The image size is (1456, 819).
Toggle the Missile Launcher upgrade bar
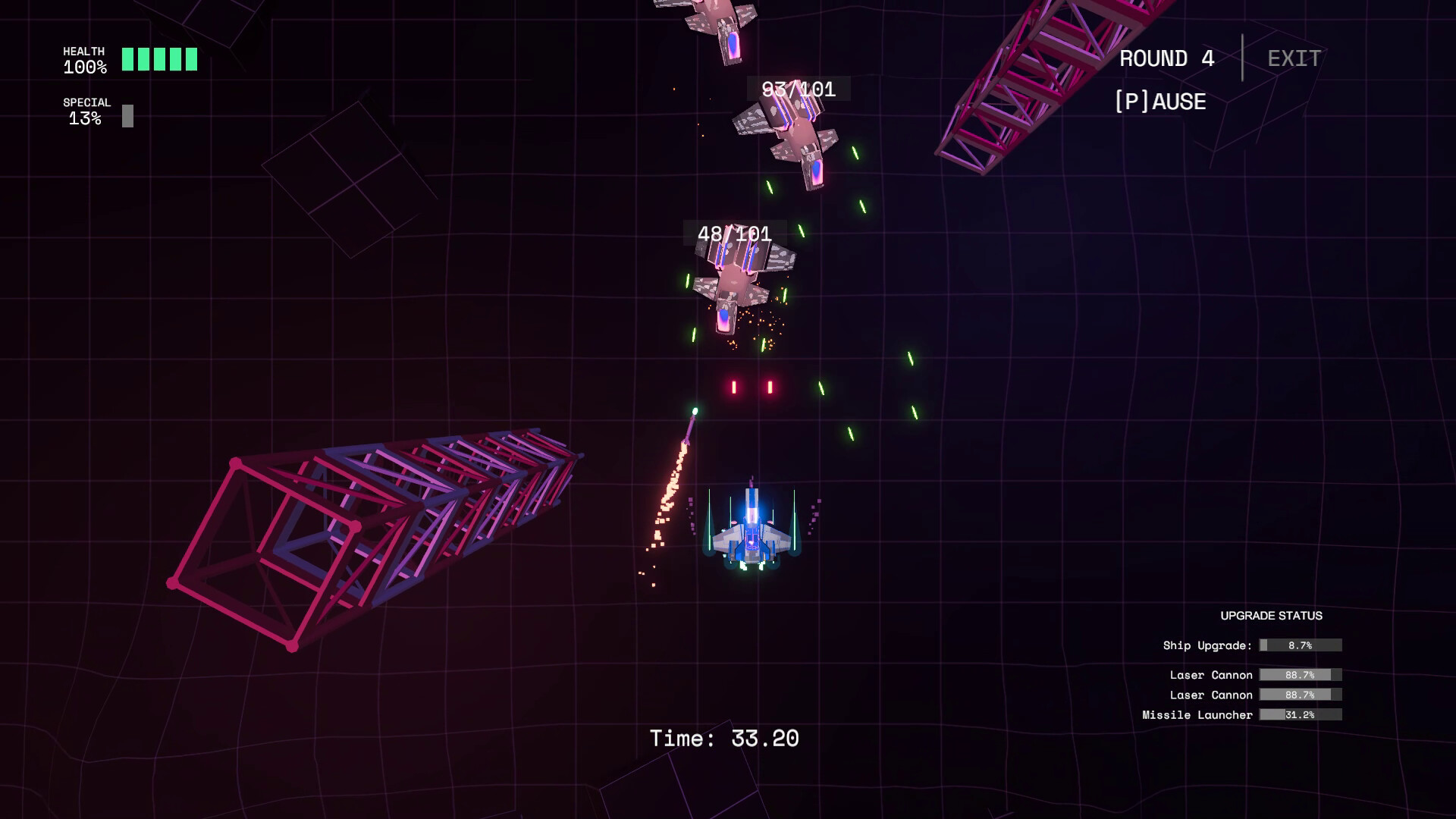coord(1299,714)
